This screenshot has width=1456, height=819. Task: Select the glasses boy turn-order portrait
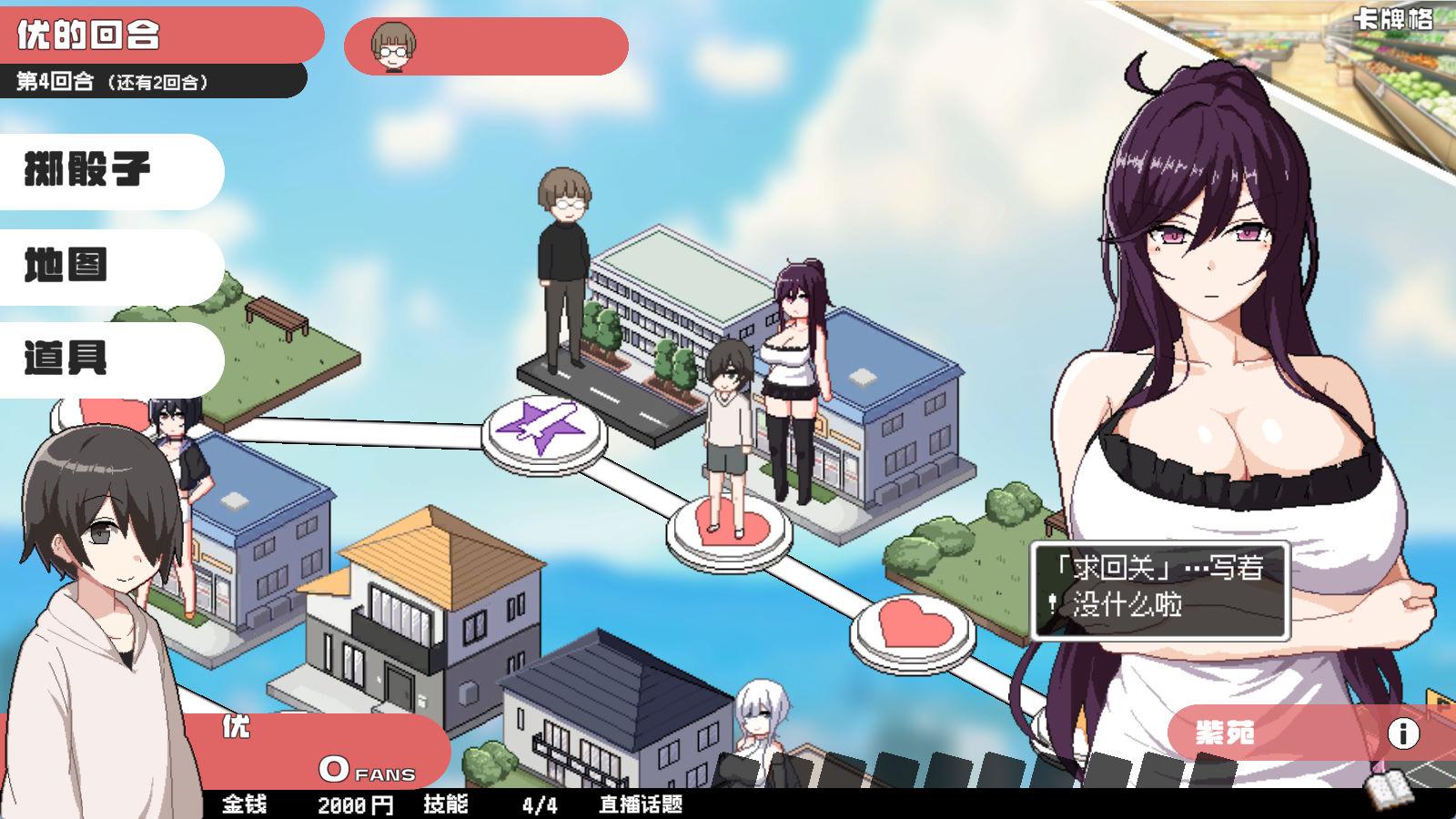394,46
